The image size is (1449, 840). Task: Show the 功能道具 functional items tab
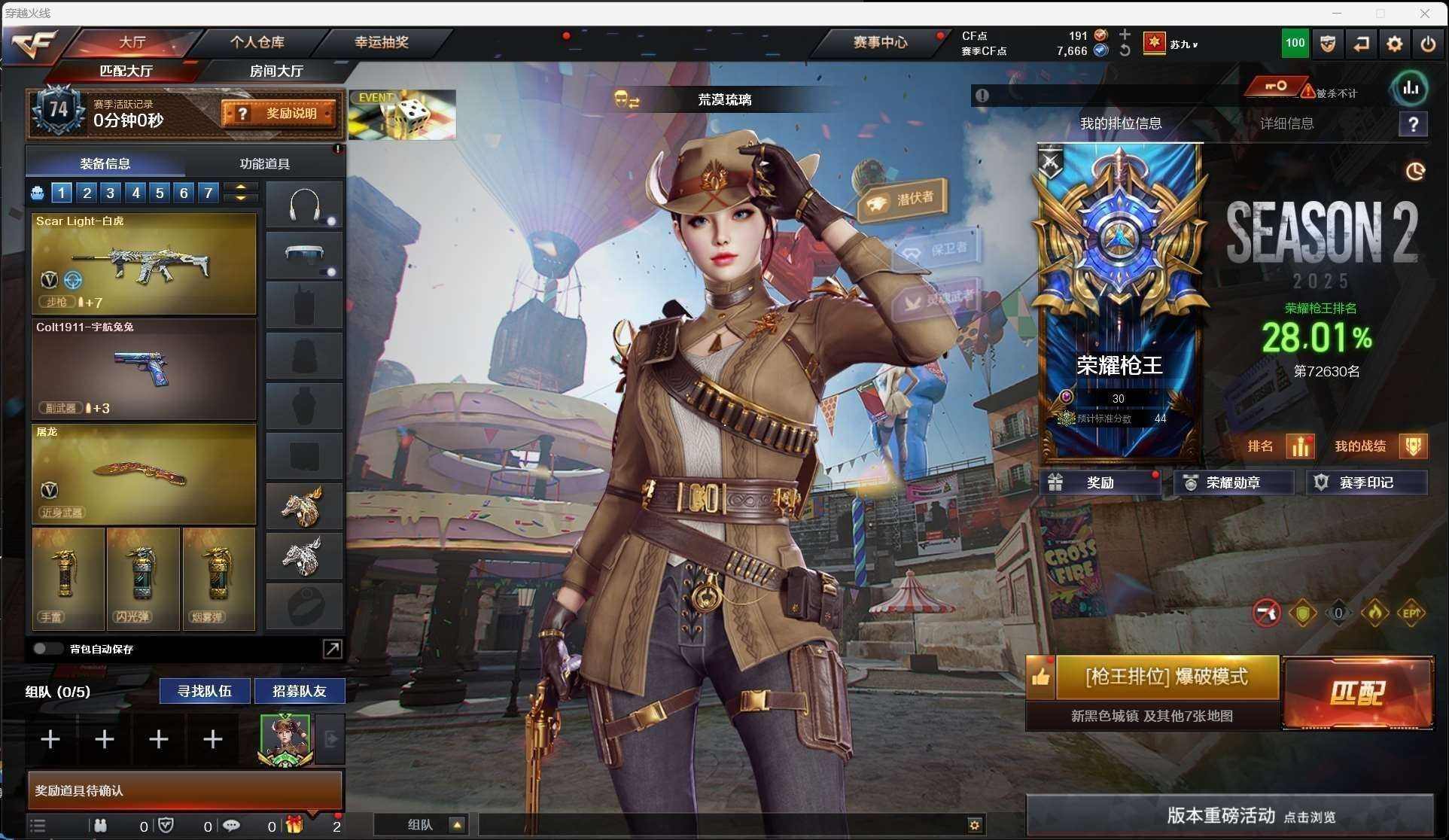[264, 163]
